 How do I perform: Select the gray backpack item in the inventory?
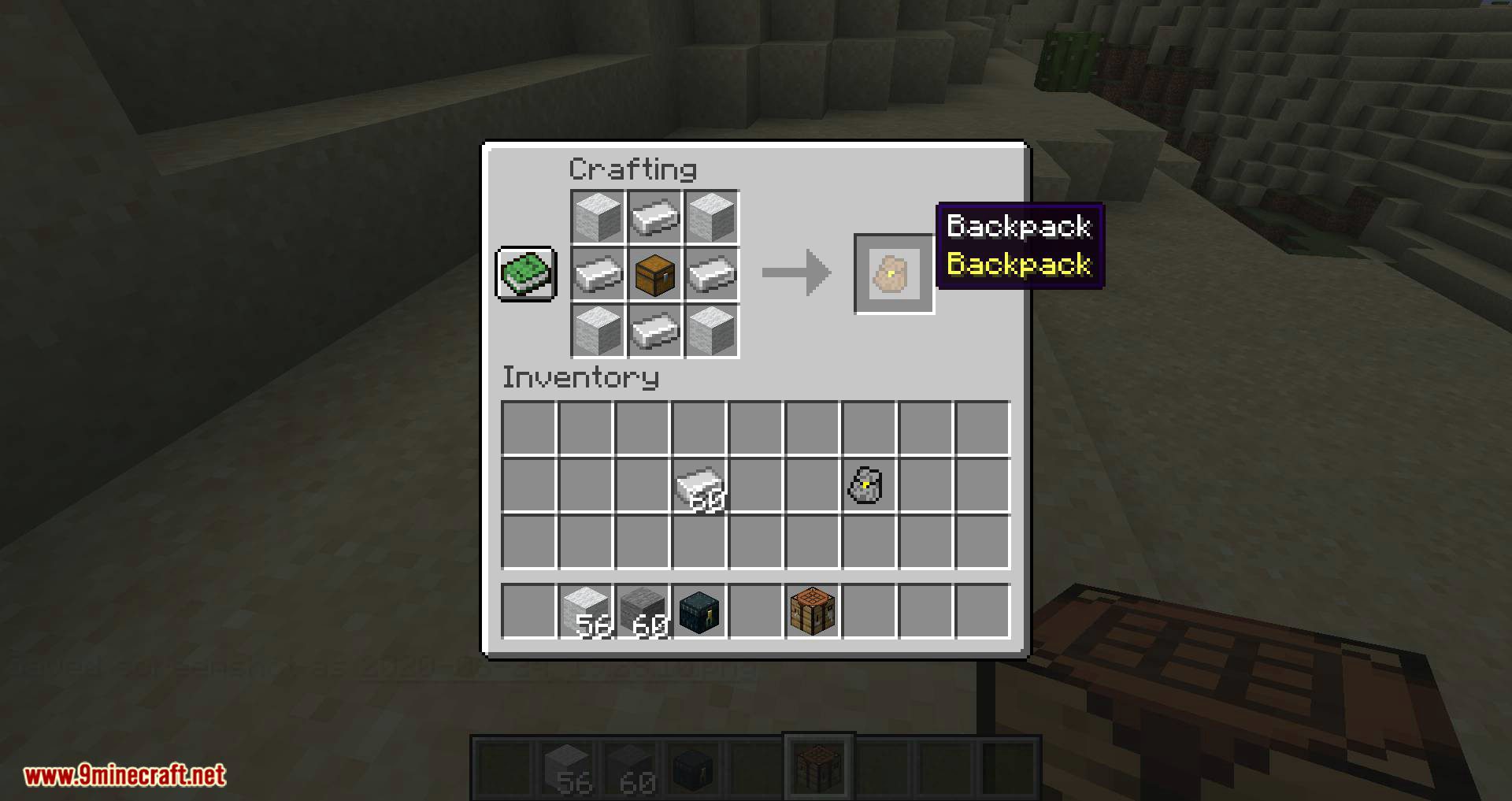click(x=863, y=484)
